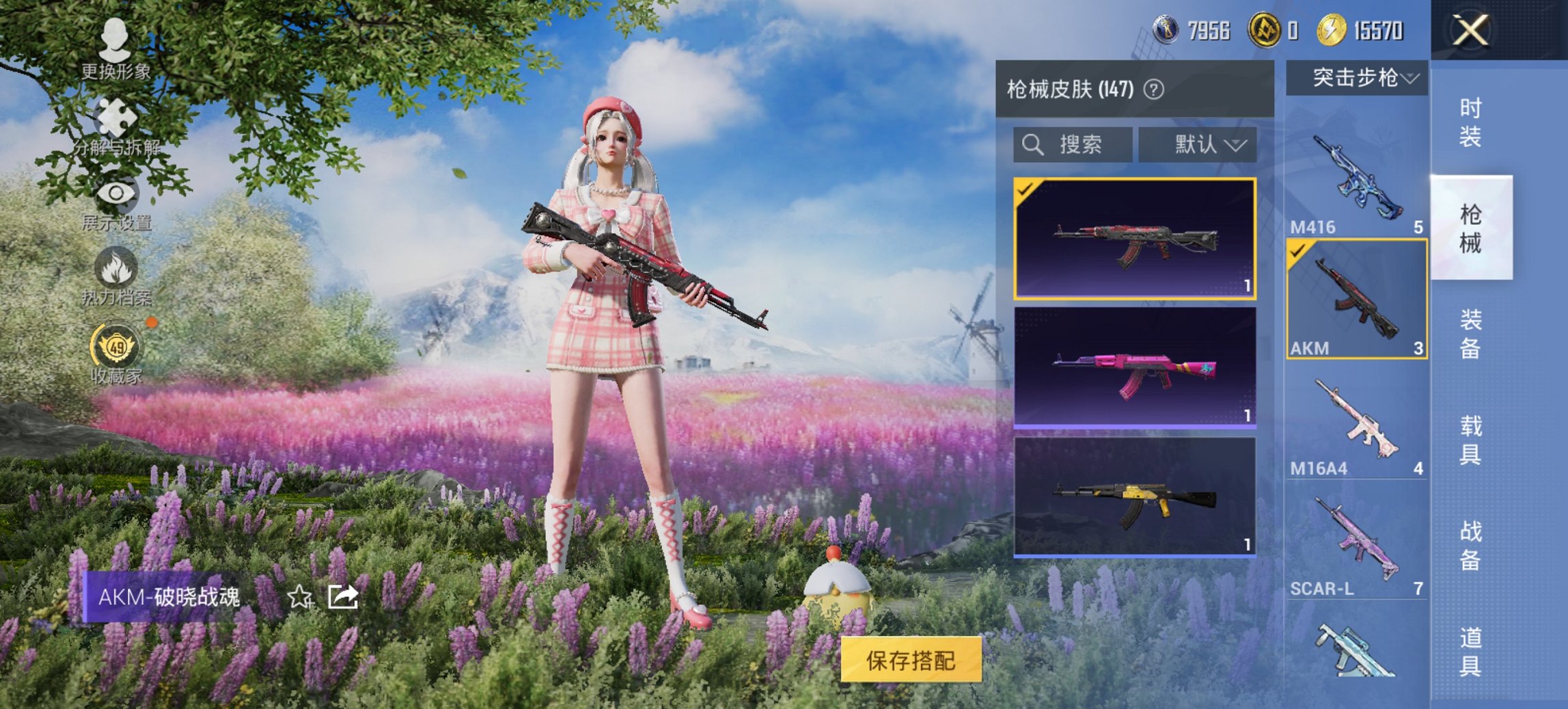Collapse the sort order chevron arrow
This screenshot has width=1568, height=709.
click(x=1237, y=145)
